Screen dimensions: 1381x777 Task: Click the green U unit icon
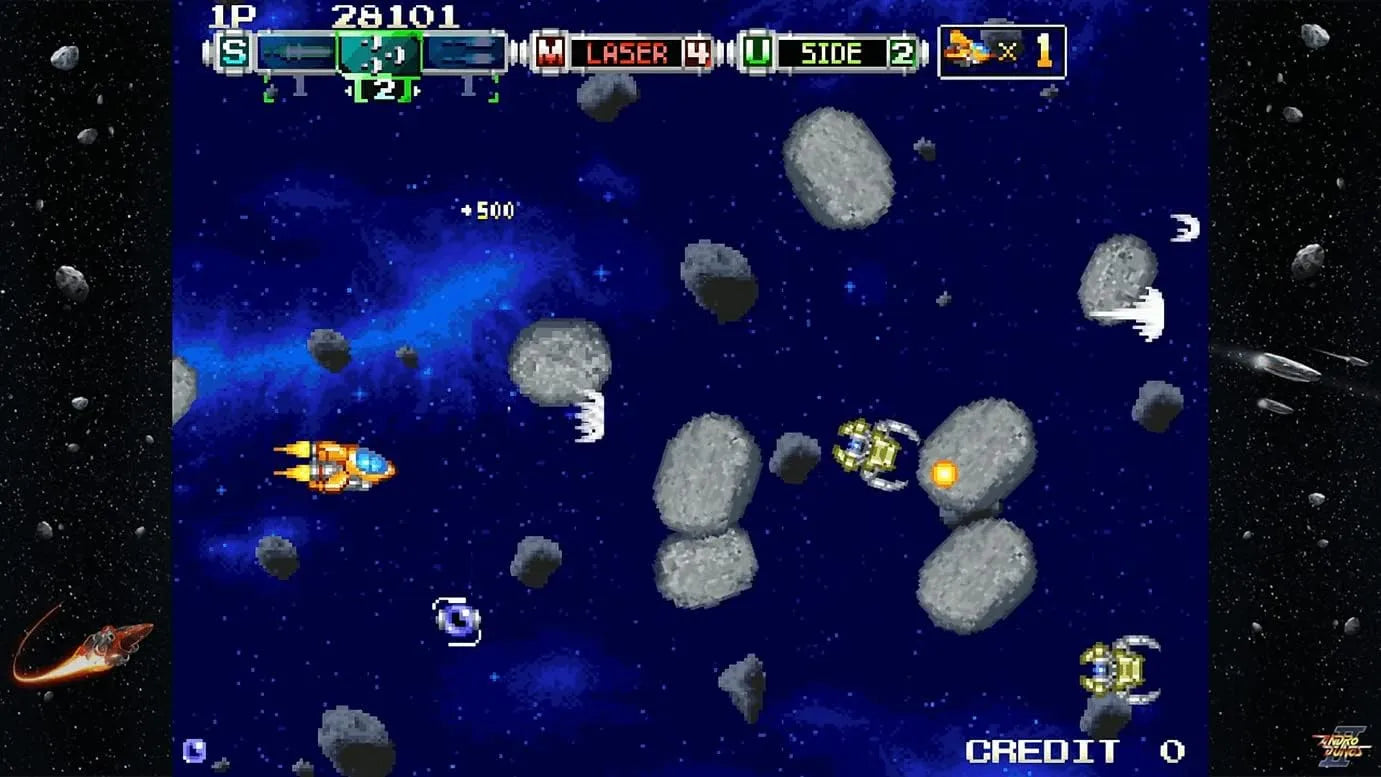[x=757, y=52]
